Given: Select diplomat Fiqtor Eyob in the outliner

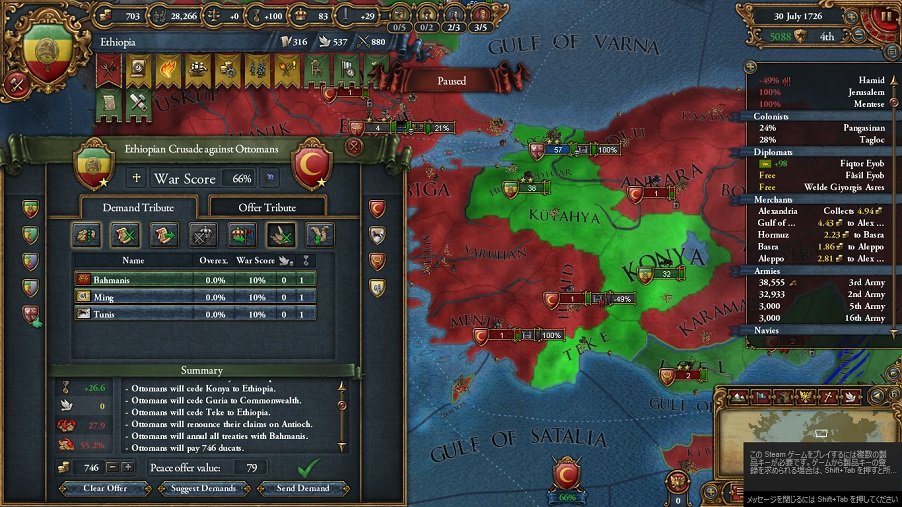Looking at the screenshot, I should [x=818, y=163].
